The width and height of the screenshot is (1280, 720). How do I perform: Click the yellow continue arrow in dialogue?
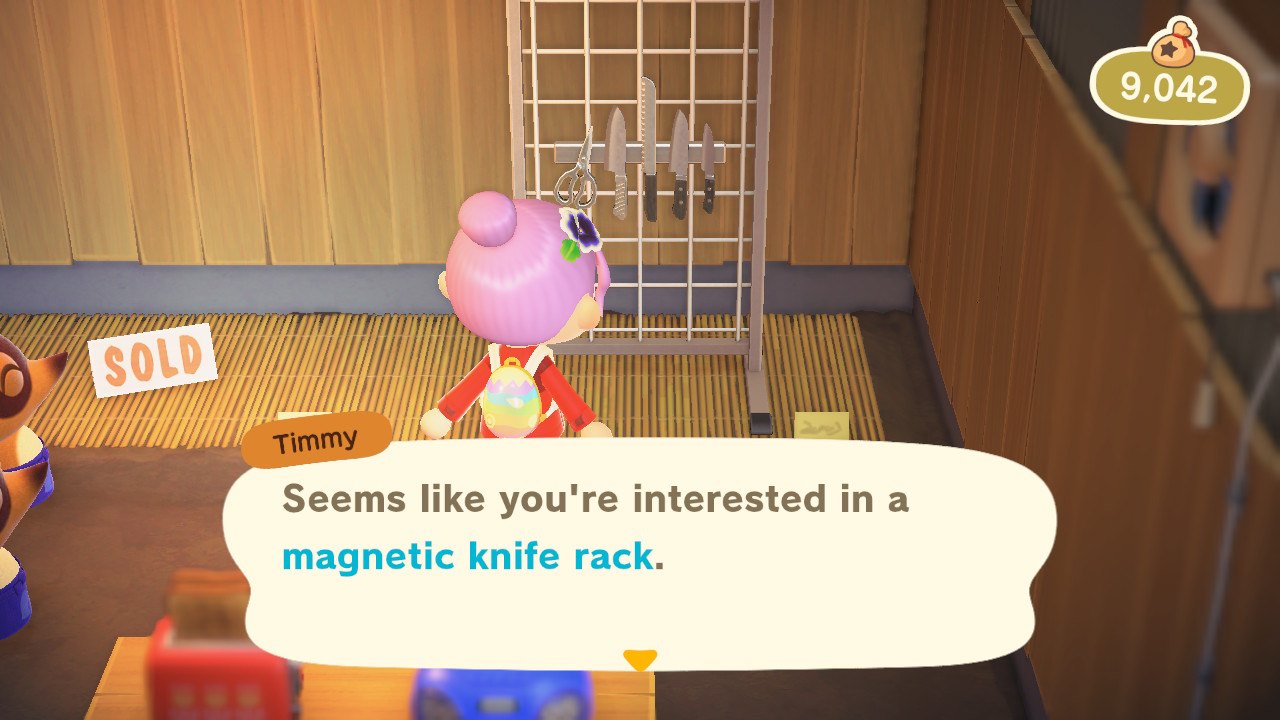click(639, 660)
